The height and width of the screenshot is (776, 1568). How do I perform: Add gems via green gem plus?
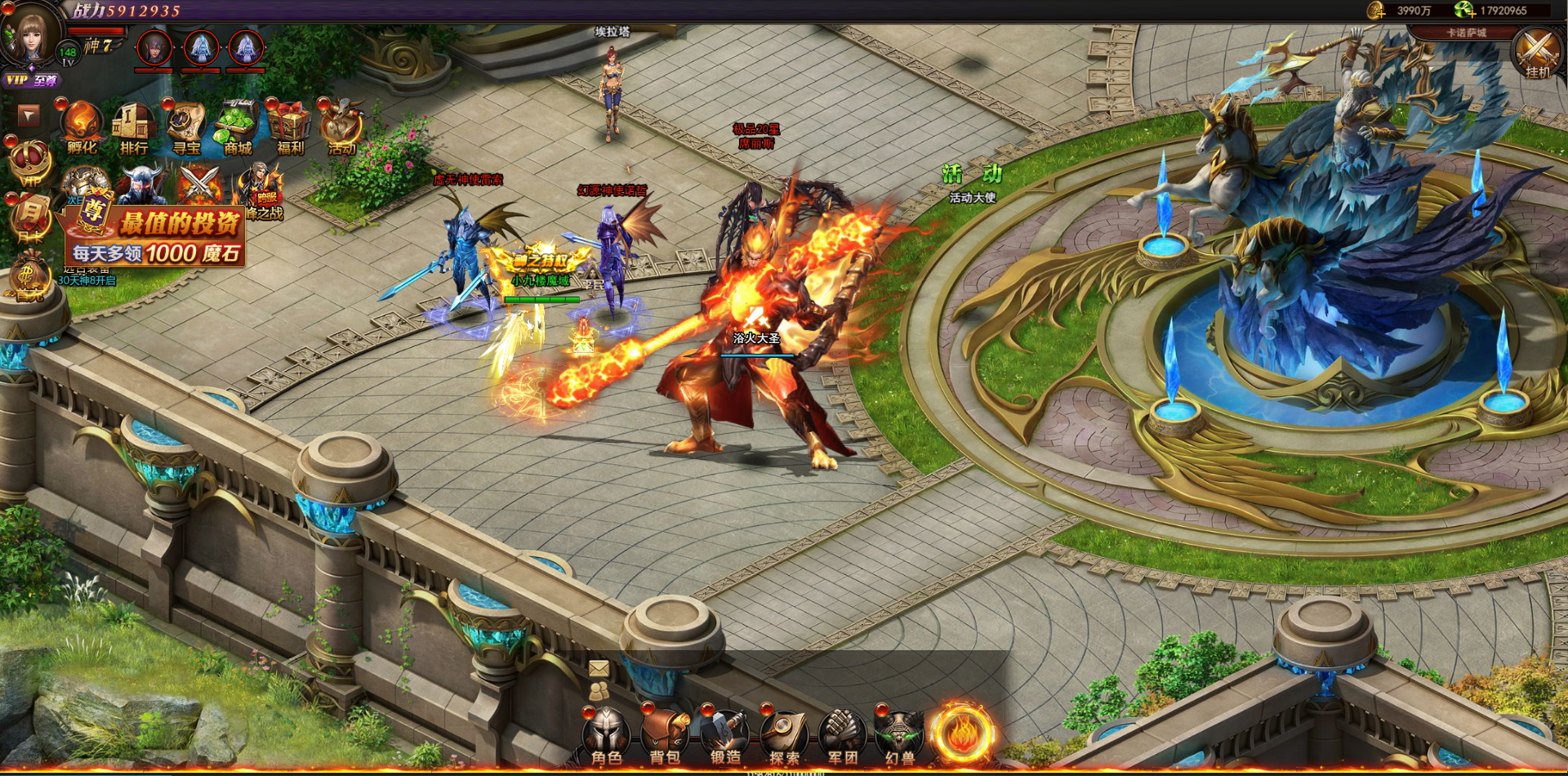1464,10
